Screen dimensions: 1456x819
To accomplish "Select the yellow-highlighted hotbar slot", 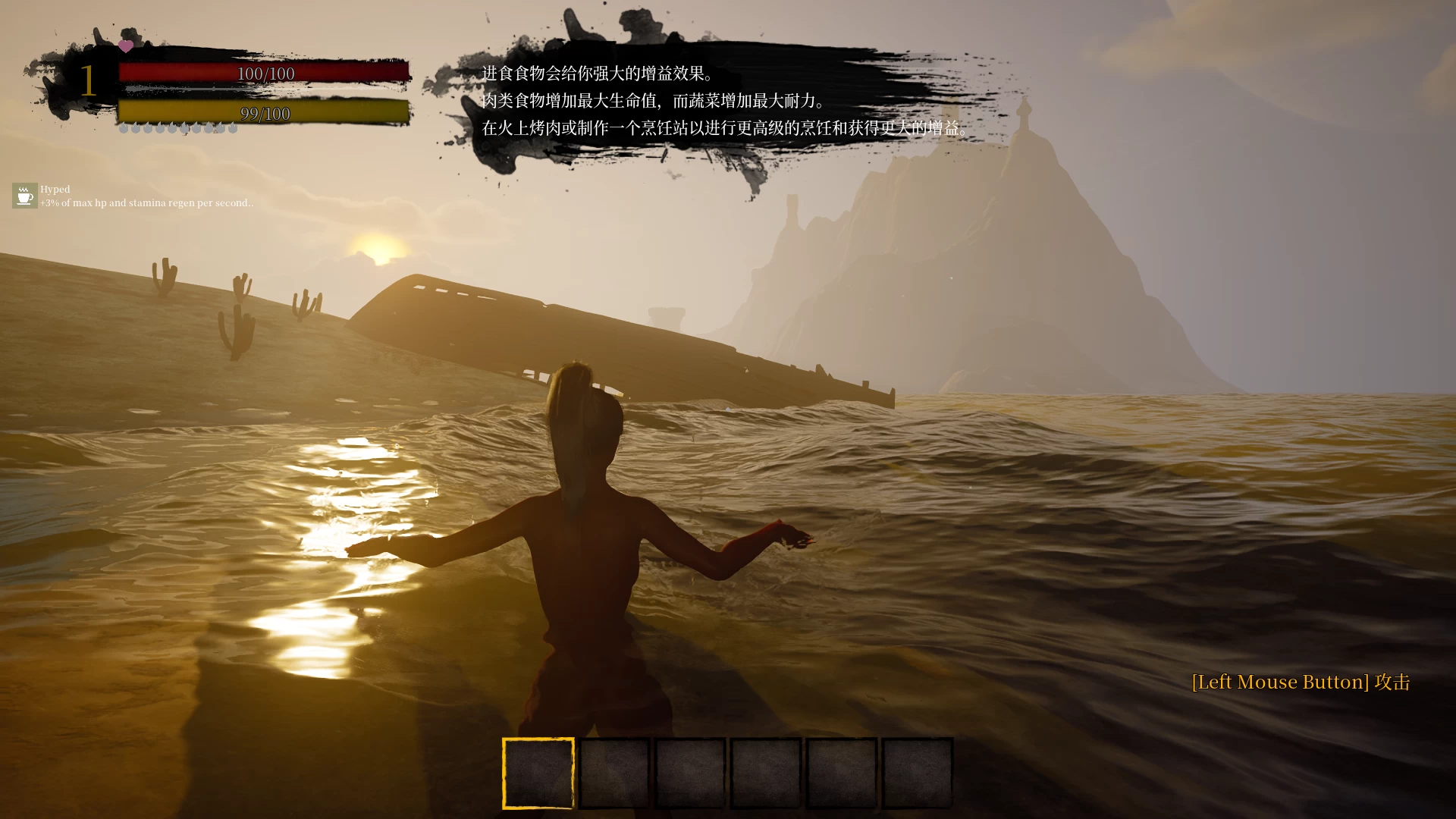I will 538,773.
